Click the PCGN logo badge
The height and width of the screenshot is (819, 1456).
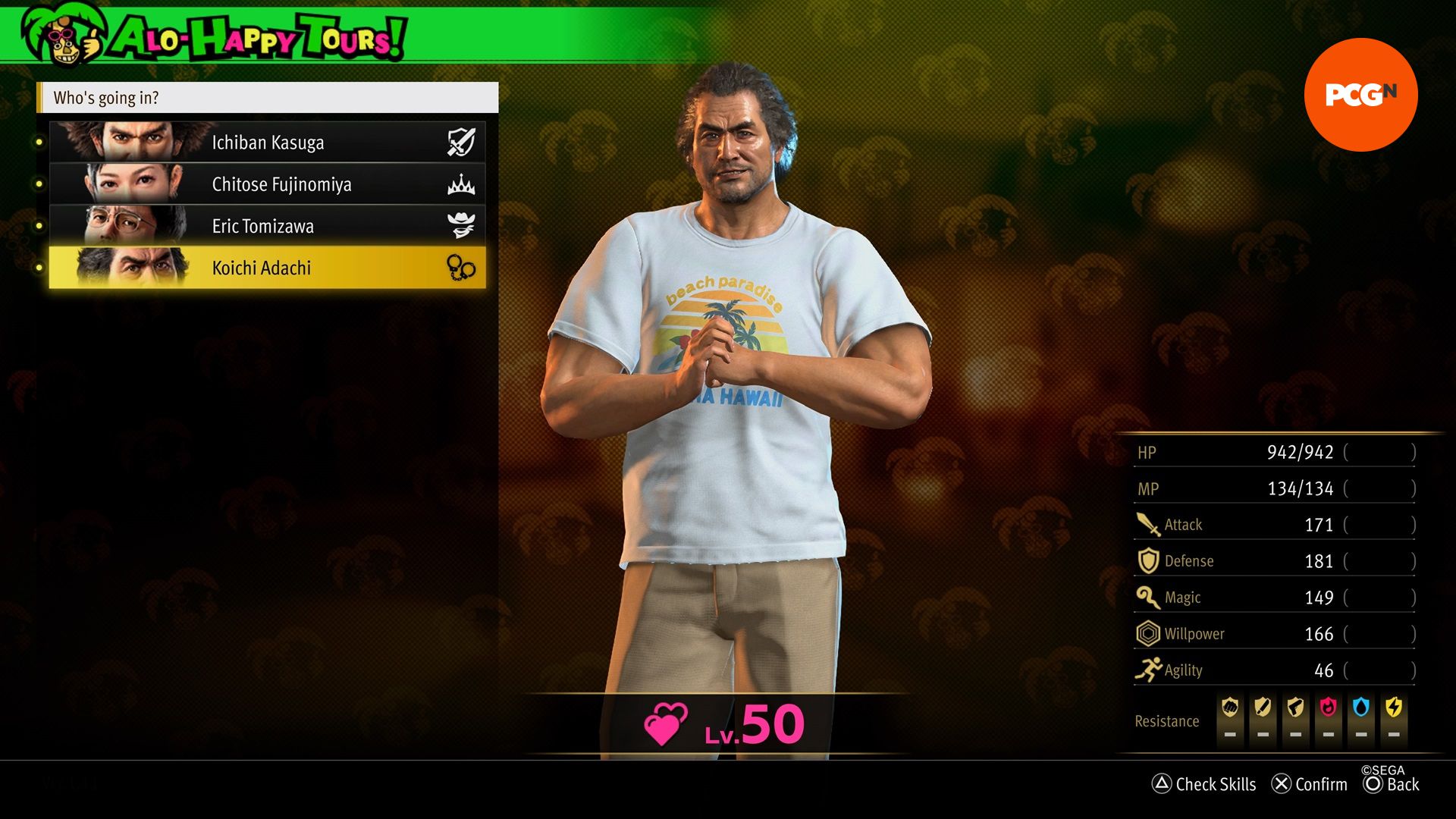tap(1360, 95)
